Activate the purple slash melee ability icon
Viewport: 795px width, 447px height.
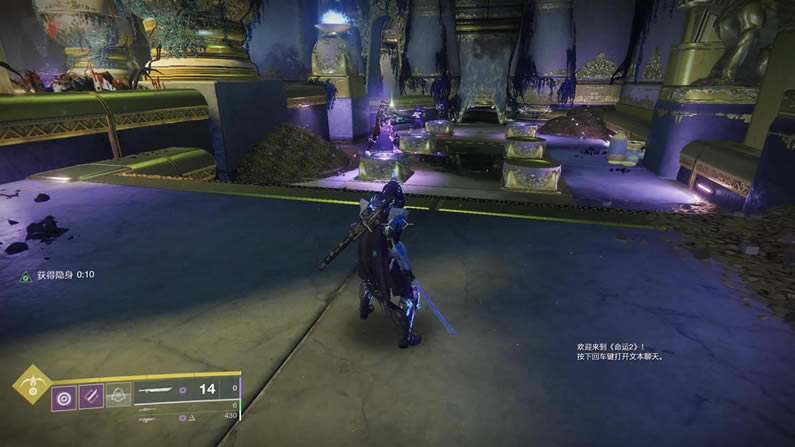pyautogui.click(x=91, y=397)
